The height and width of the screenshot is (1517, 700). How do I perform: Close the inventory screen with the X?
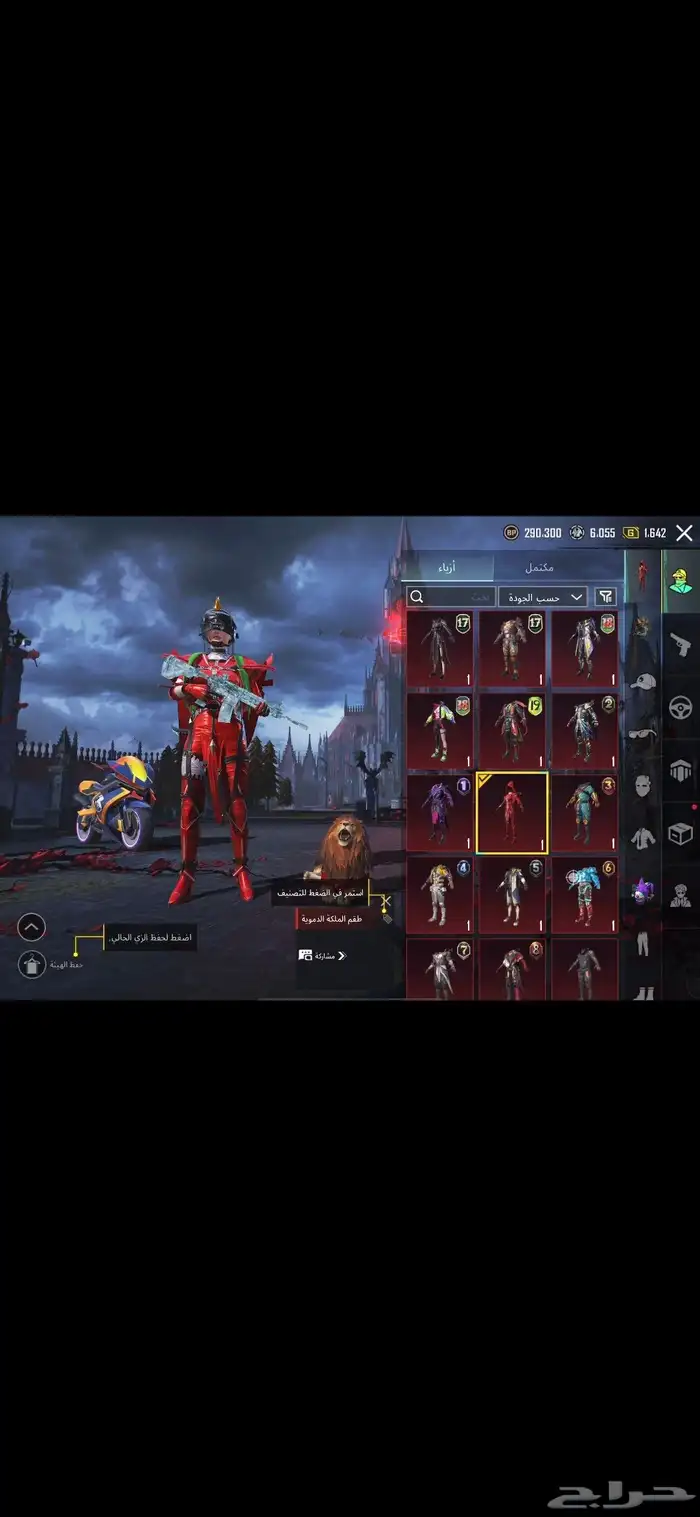684,533
